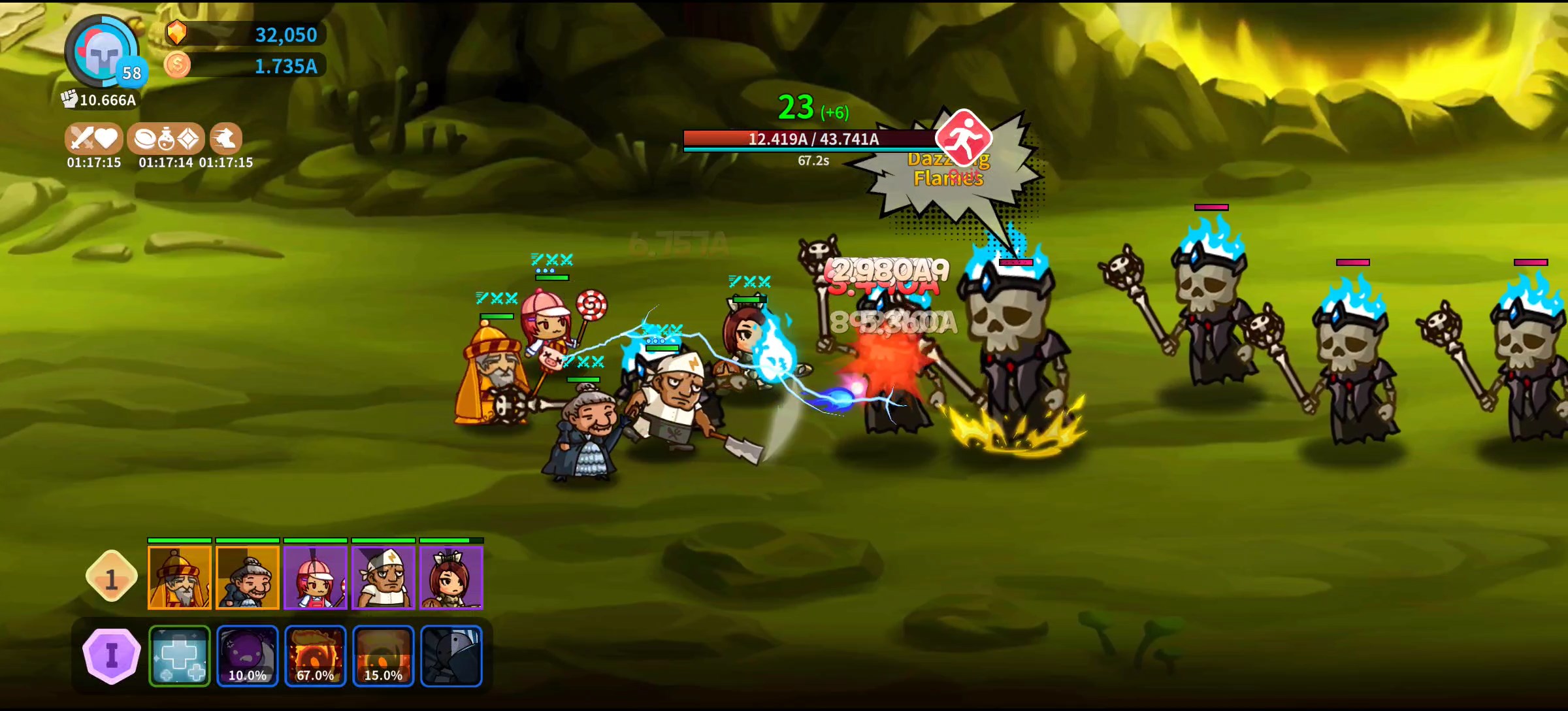Open the player profile helmet avatar
This screenshot has width=1568, height=711.
[x=101, y=52]
